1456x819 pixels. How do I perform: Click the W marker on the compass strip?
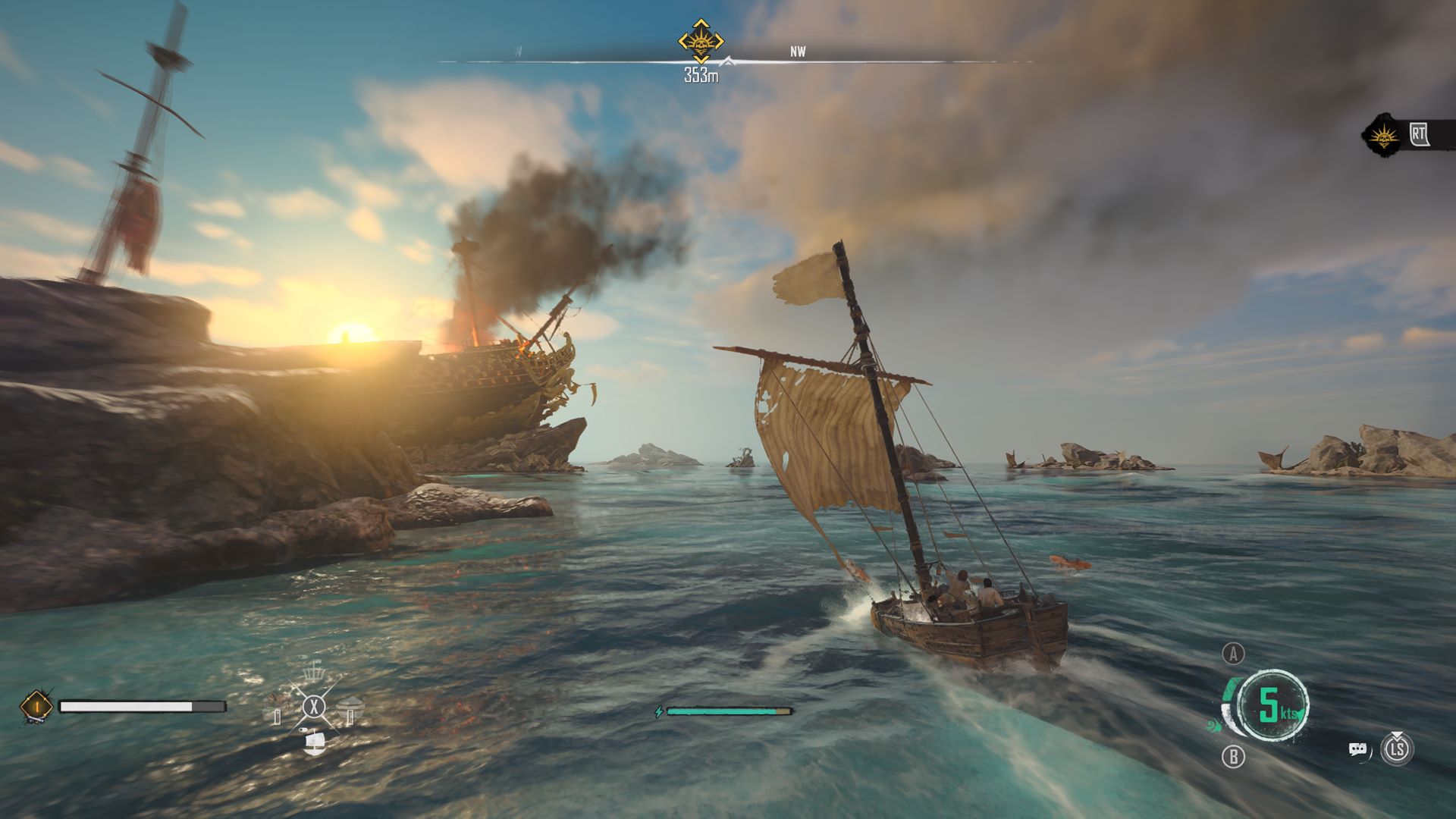click(518, 50)
